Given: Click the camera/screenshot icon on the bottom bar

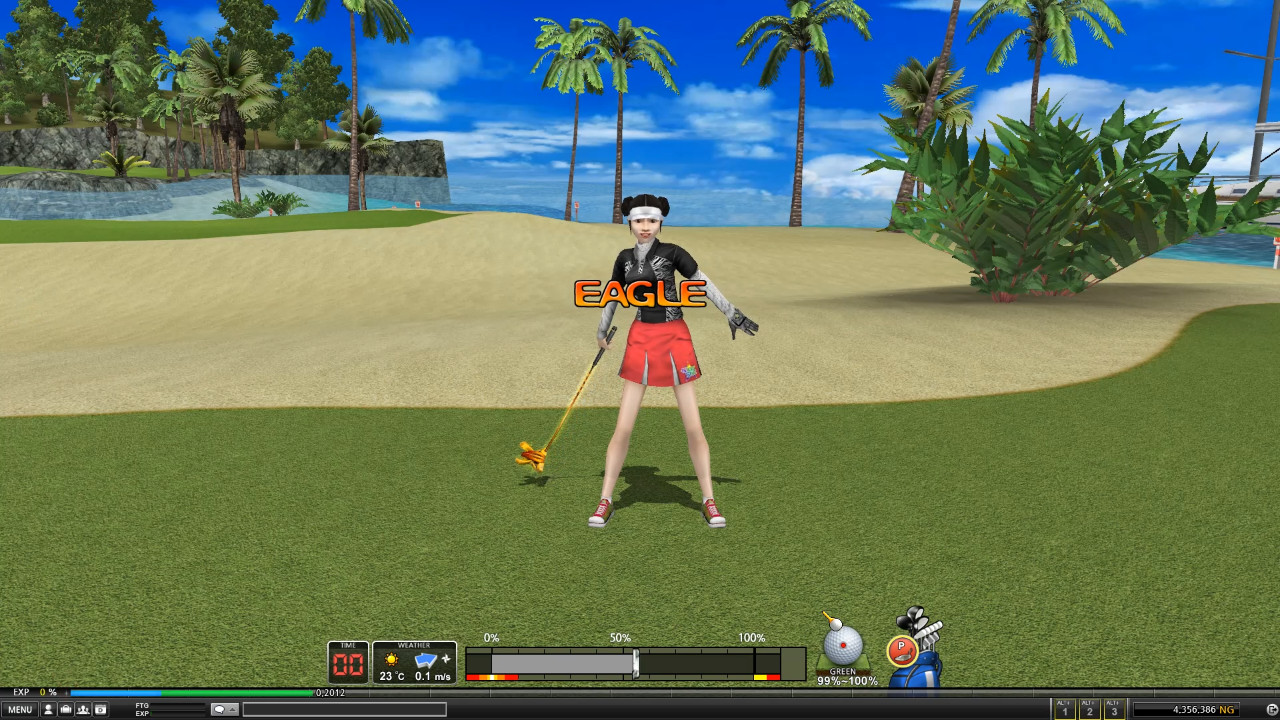Looking at the screenshot, I should click(100, 709).
